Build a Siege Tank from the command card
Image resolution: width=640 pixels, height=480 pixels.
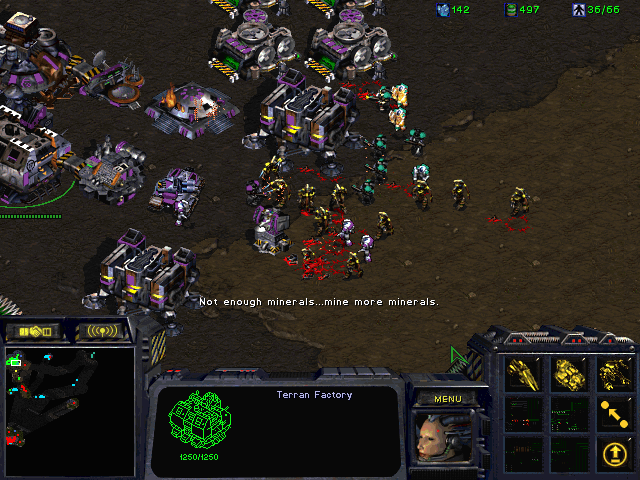570,373
